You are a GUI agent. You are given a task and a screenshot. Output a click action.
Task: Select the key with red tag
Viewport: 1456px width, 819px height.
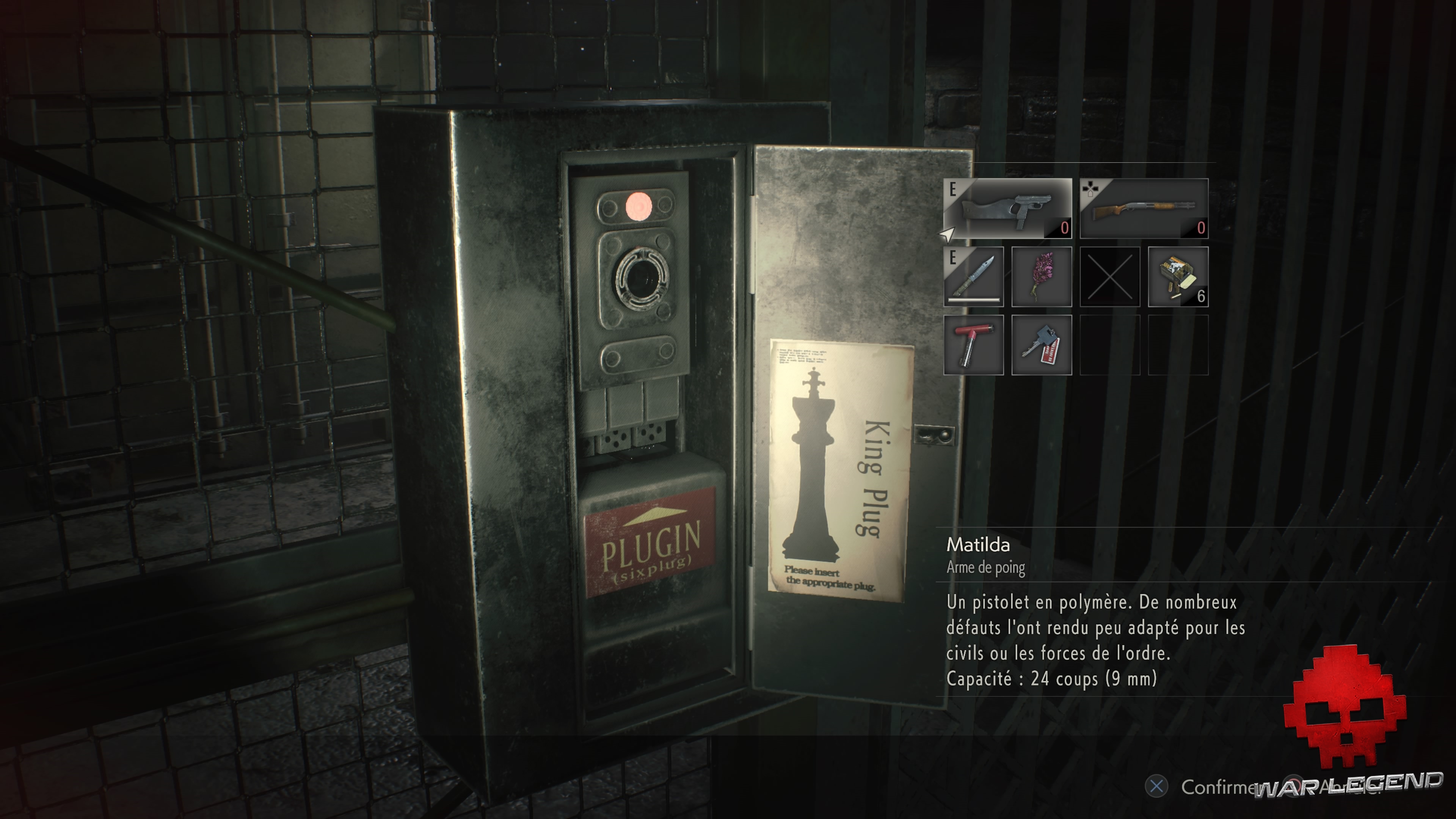tap(1041, 345)
